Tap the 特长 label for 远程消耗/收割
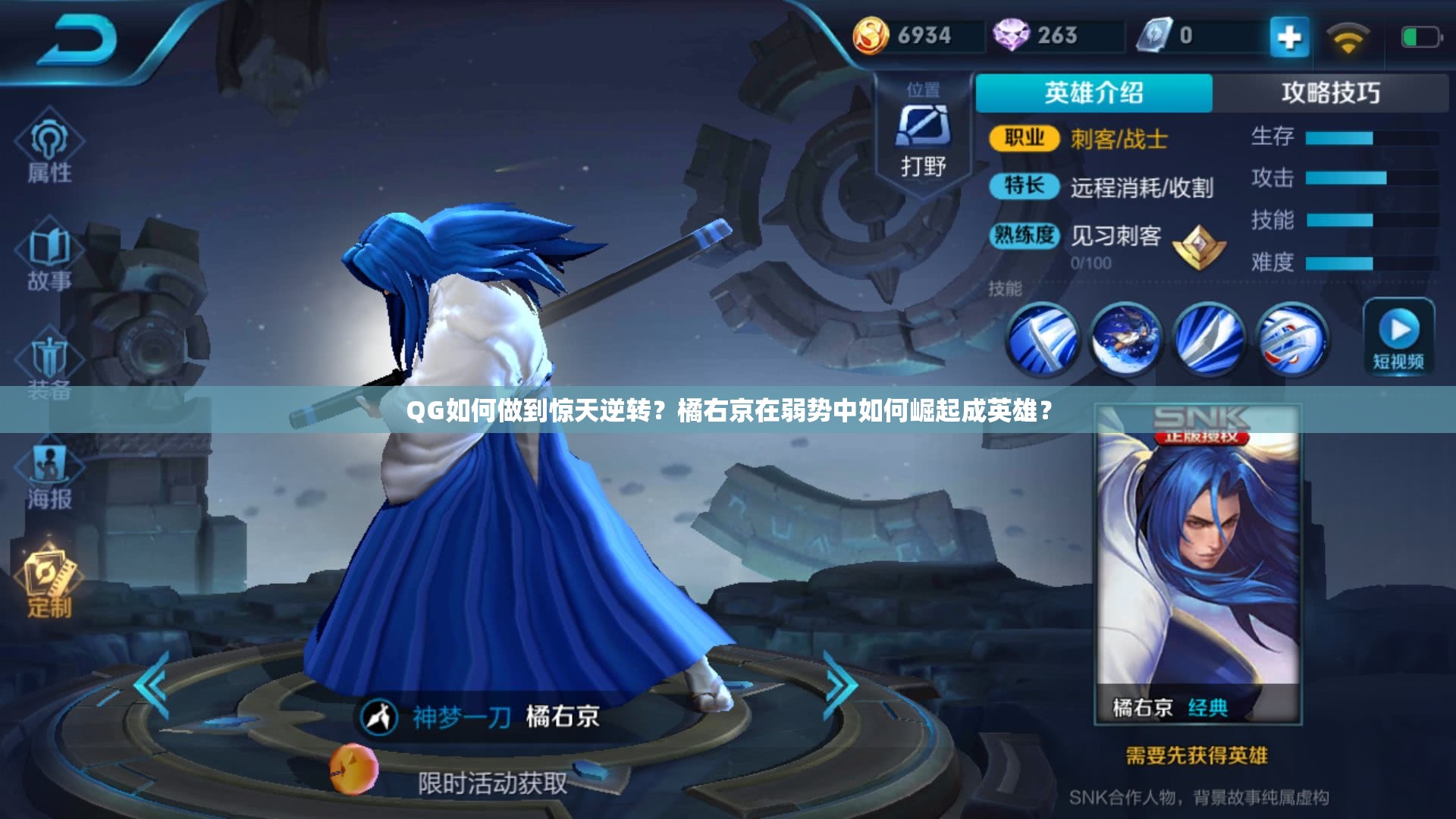 tap(1024, 188)
